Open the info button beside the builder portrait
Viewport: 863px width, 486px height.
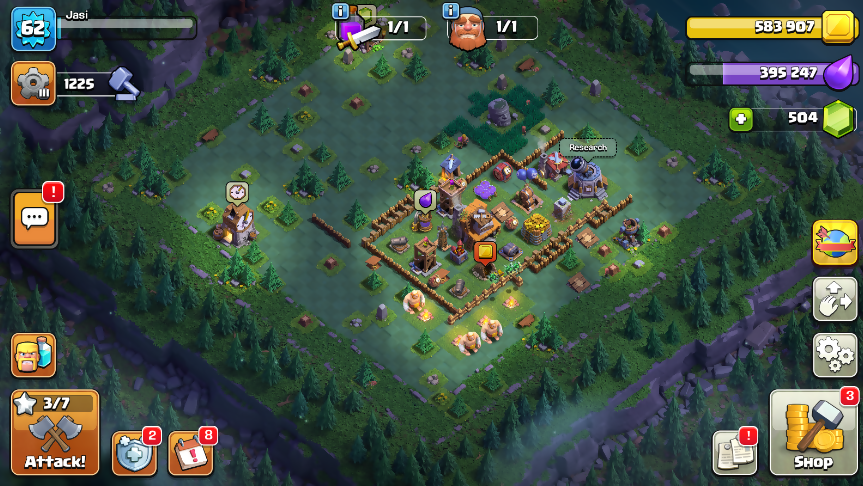coord(451,11)
